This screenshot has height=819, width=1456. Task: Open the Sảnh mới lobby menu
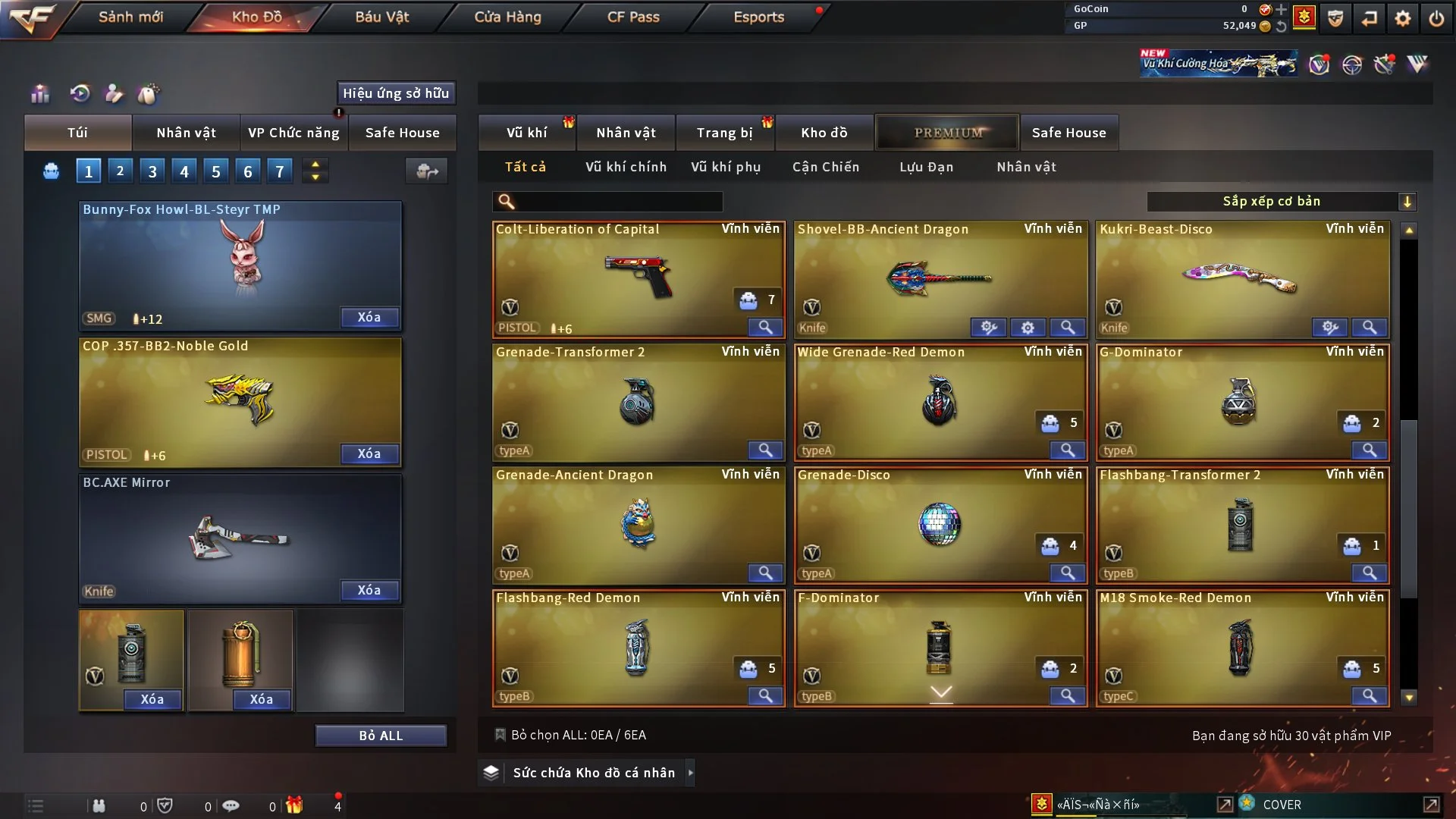(130, 17)
